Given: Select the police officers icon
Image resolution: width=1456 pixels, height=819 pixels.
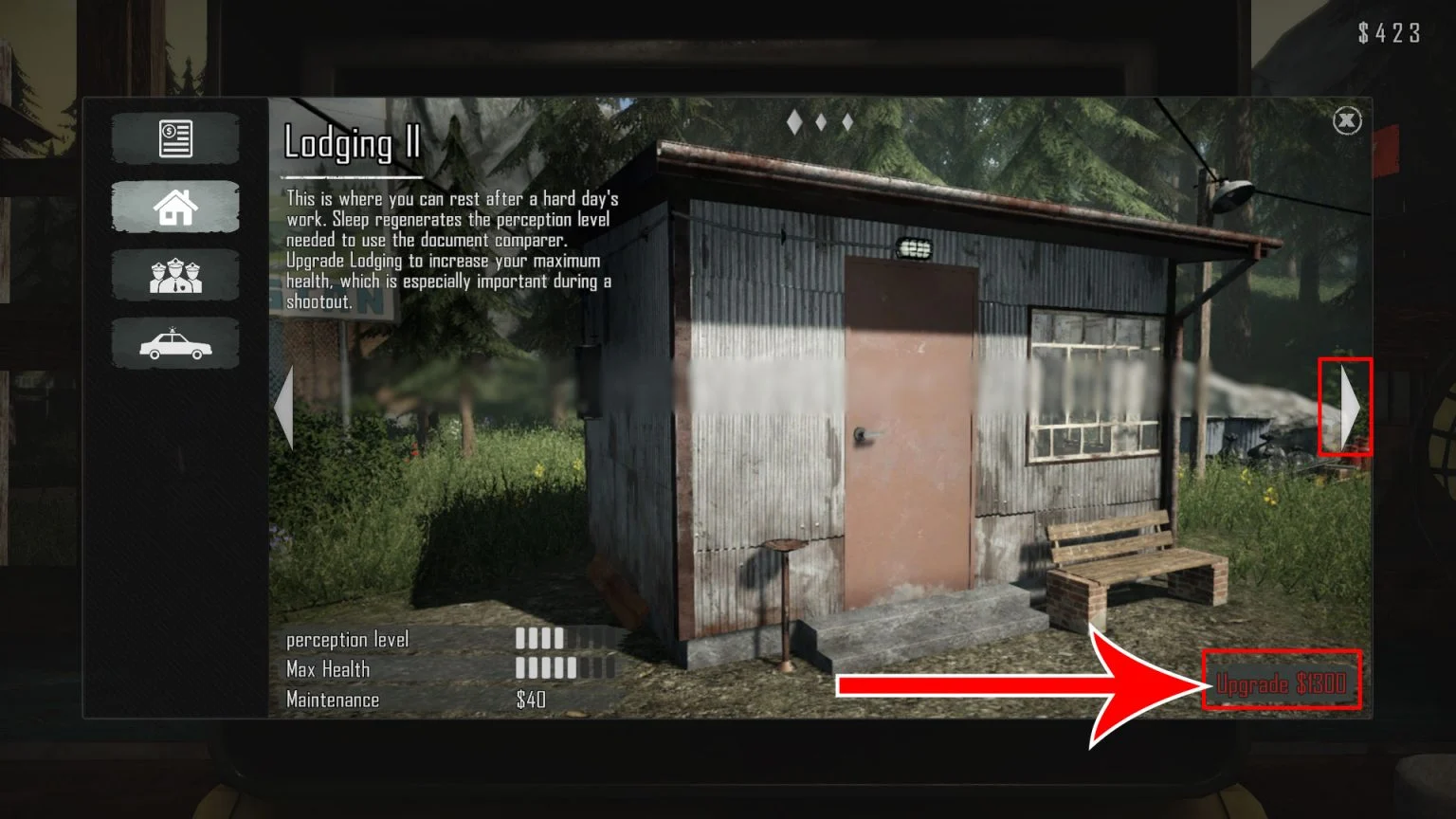Looking at the screenshot, I should tap(175, 275).
